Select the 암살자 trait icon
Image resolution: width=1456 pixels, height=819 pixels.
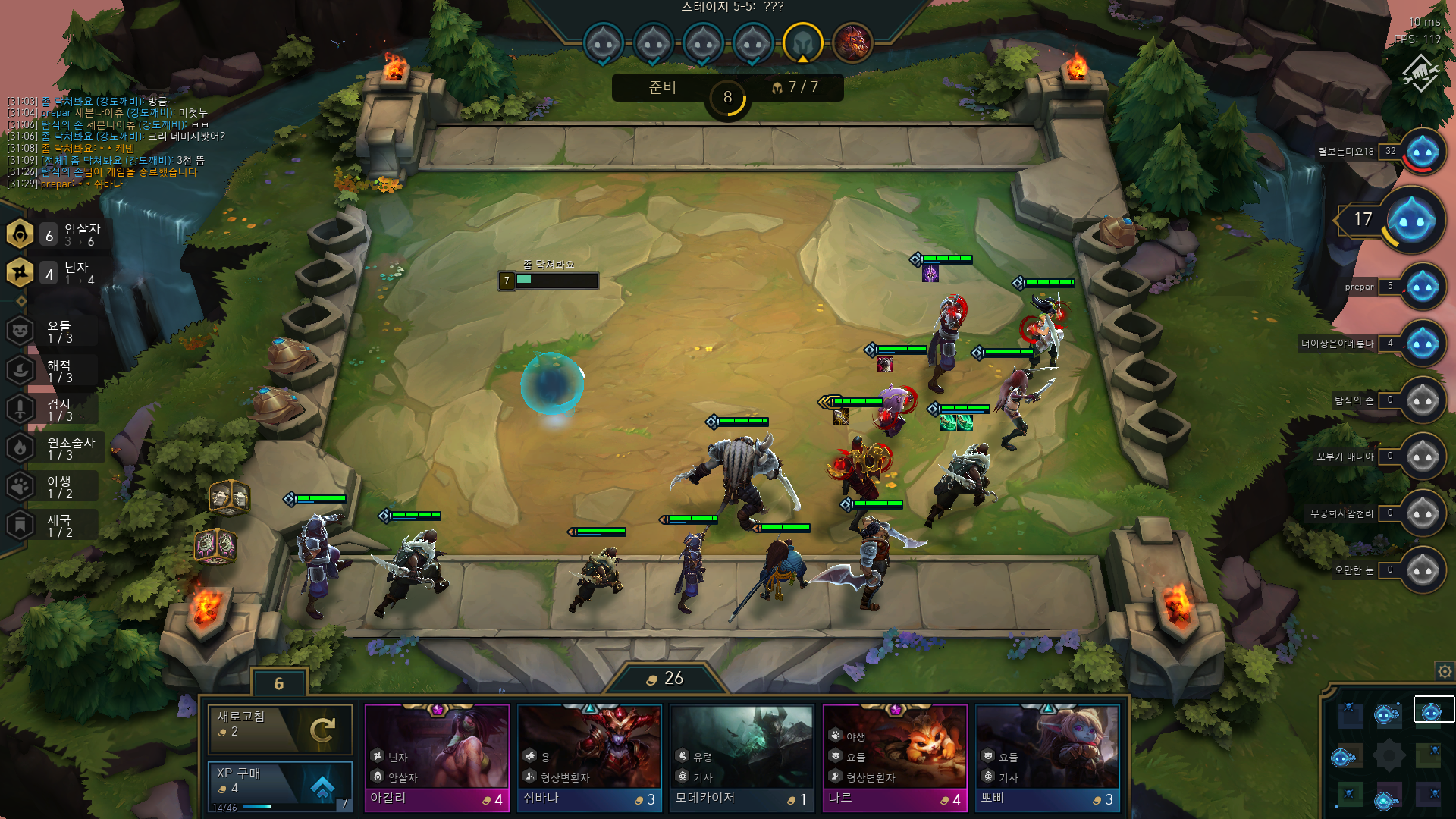pos(18,234)
